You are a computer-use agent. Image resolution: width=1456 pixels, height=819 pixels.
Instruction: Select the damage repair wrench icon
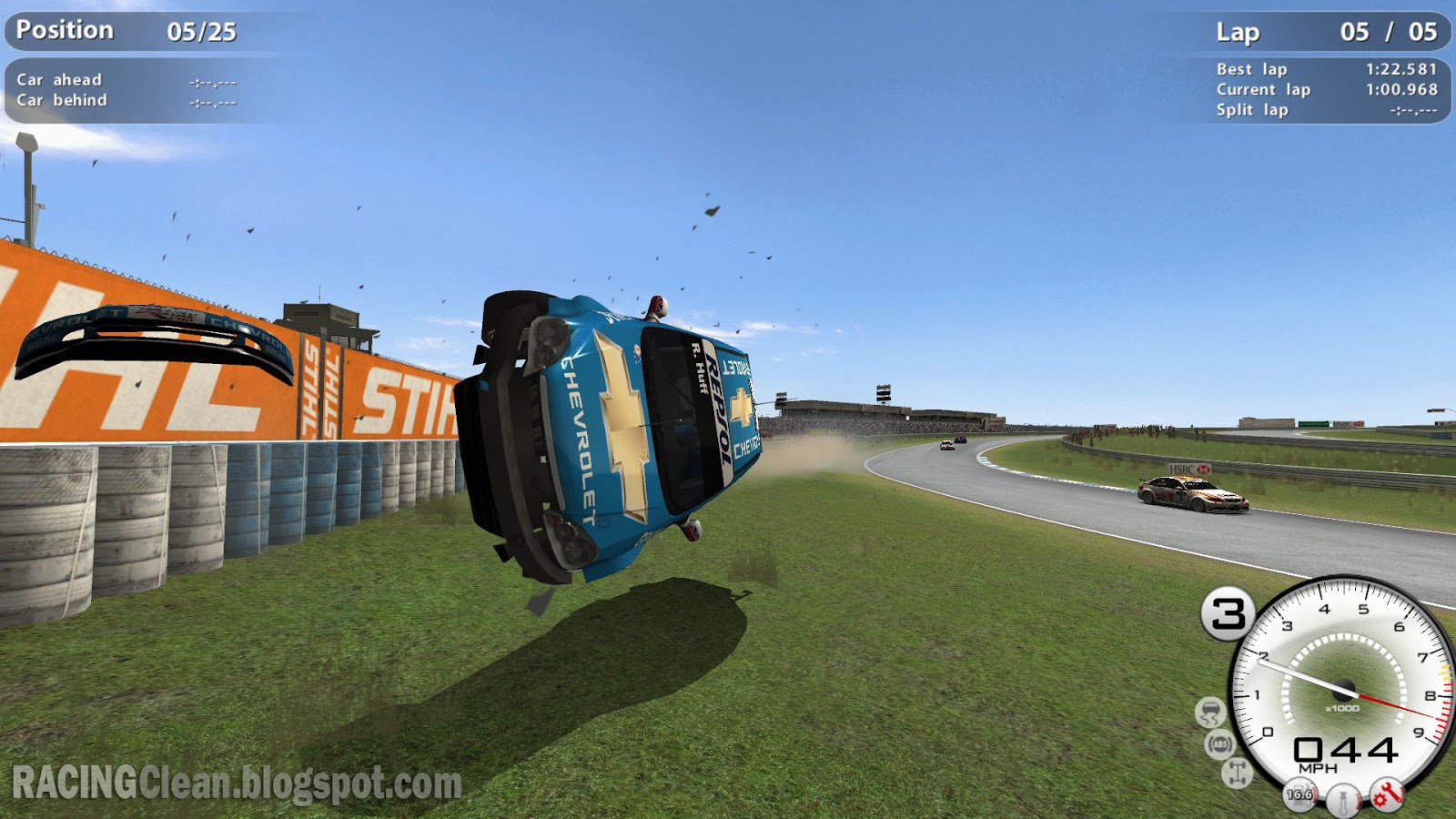(x=1388, y=796)
